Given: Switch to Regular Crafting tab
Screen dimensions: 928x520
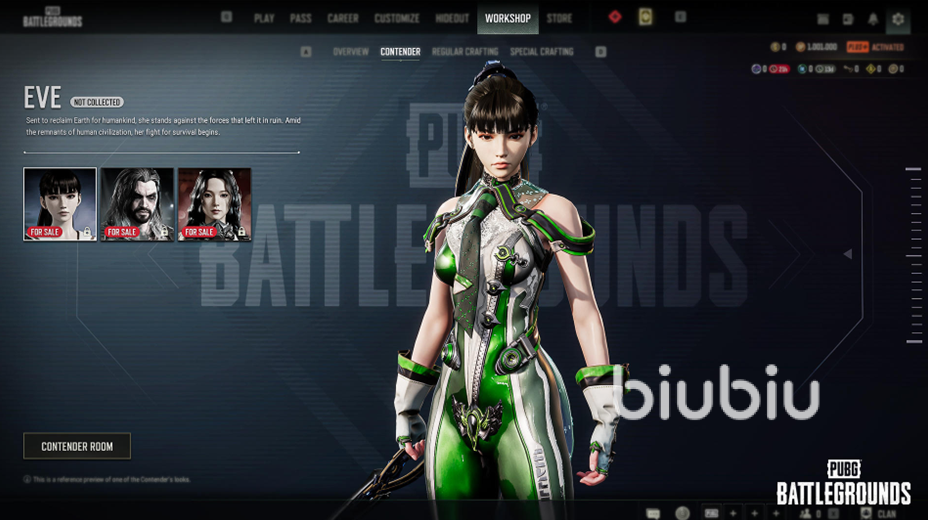Looking at the screenshot, I should pyautogui.click(x=465, y=51).
